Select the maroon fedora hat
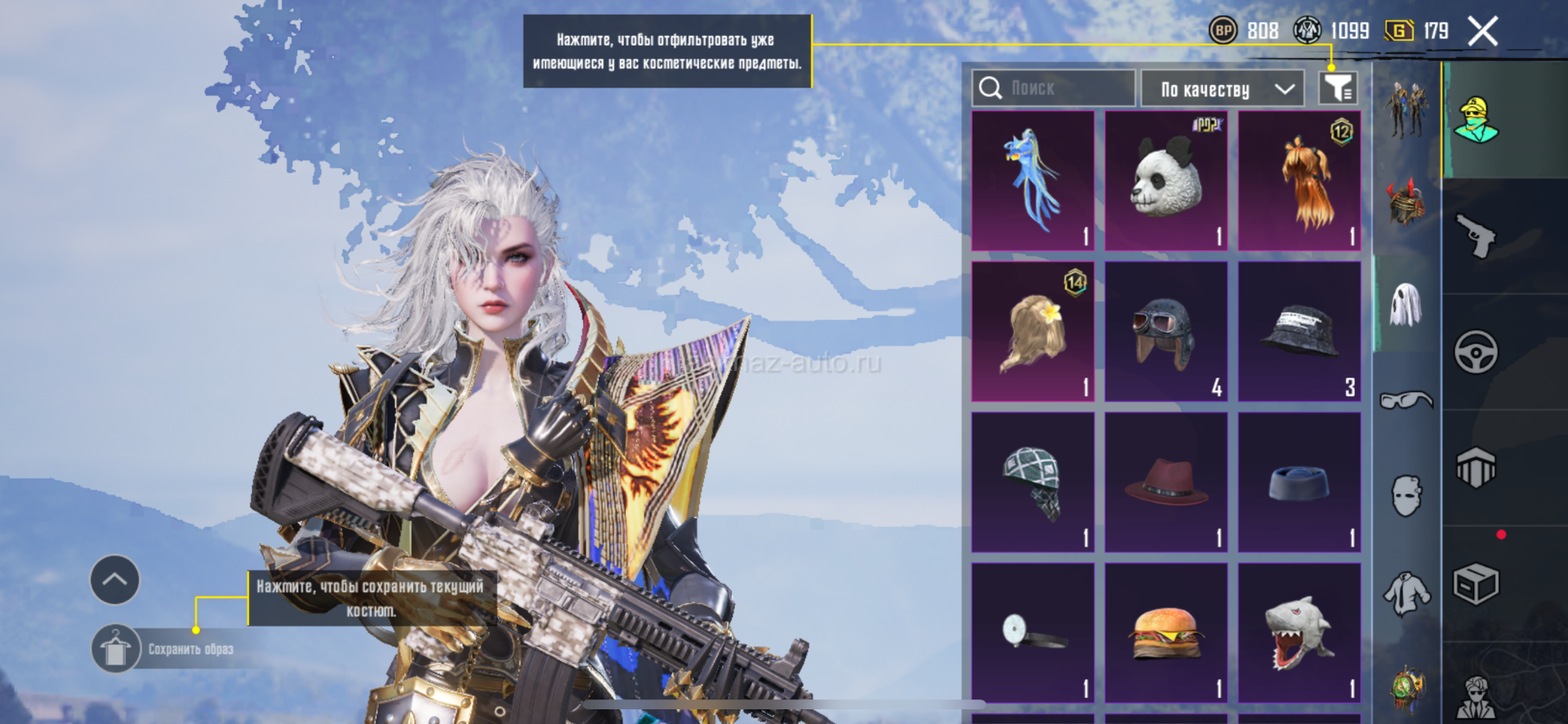This screenshot has height=724, width=1568. [1166, 482]
